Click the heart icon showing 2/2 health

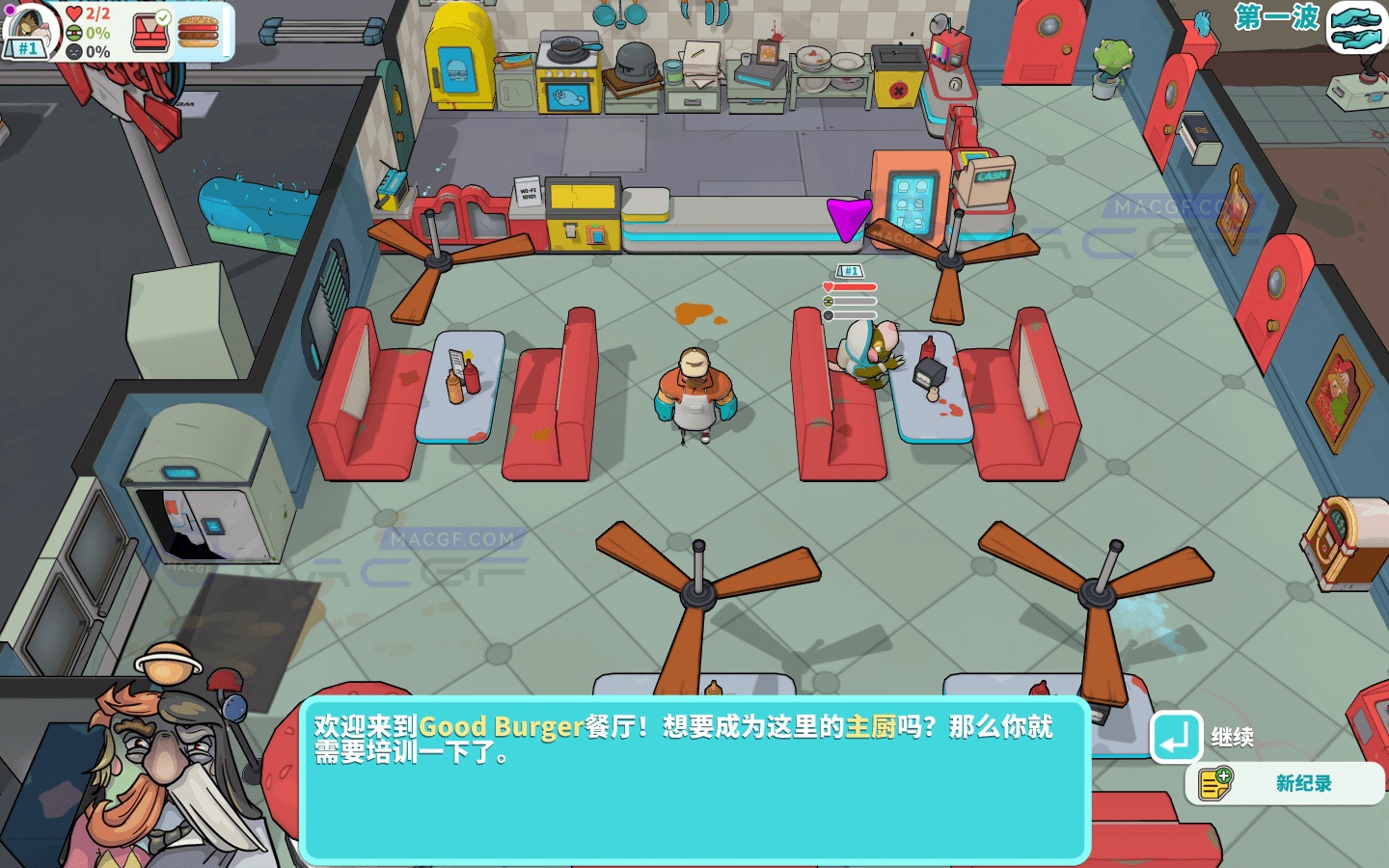pyautogui.click(x=74, y=14)
